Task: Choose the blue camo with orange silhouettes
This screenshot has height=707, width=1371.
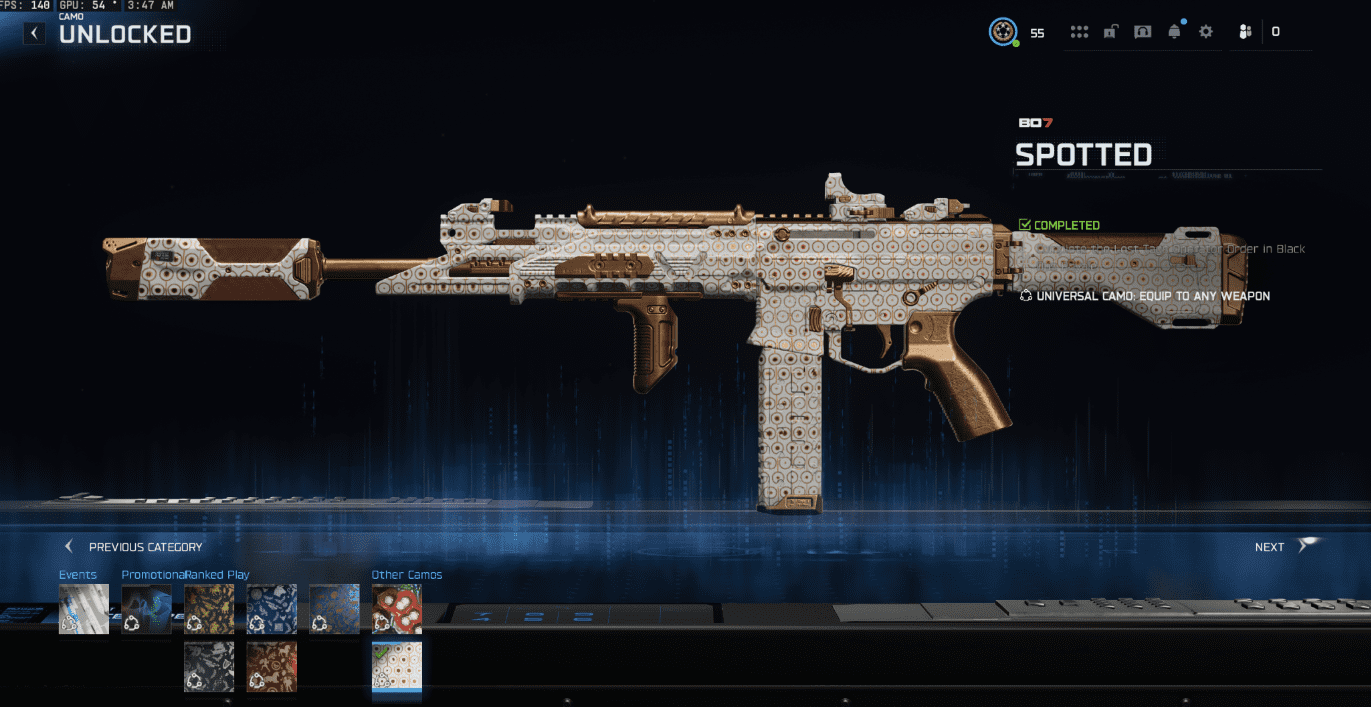Action: point(334,609)
